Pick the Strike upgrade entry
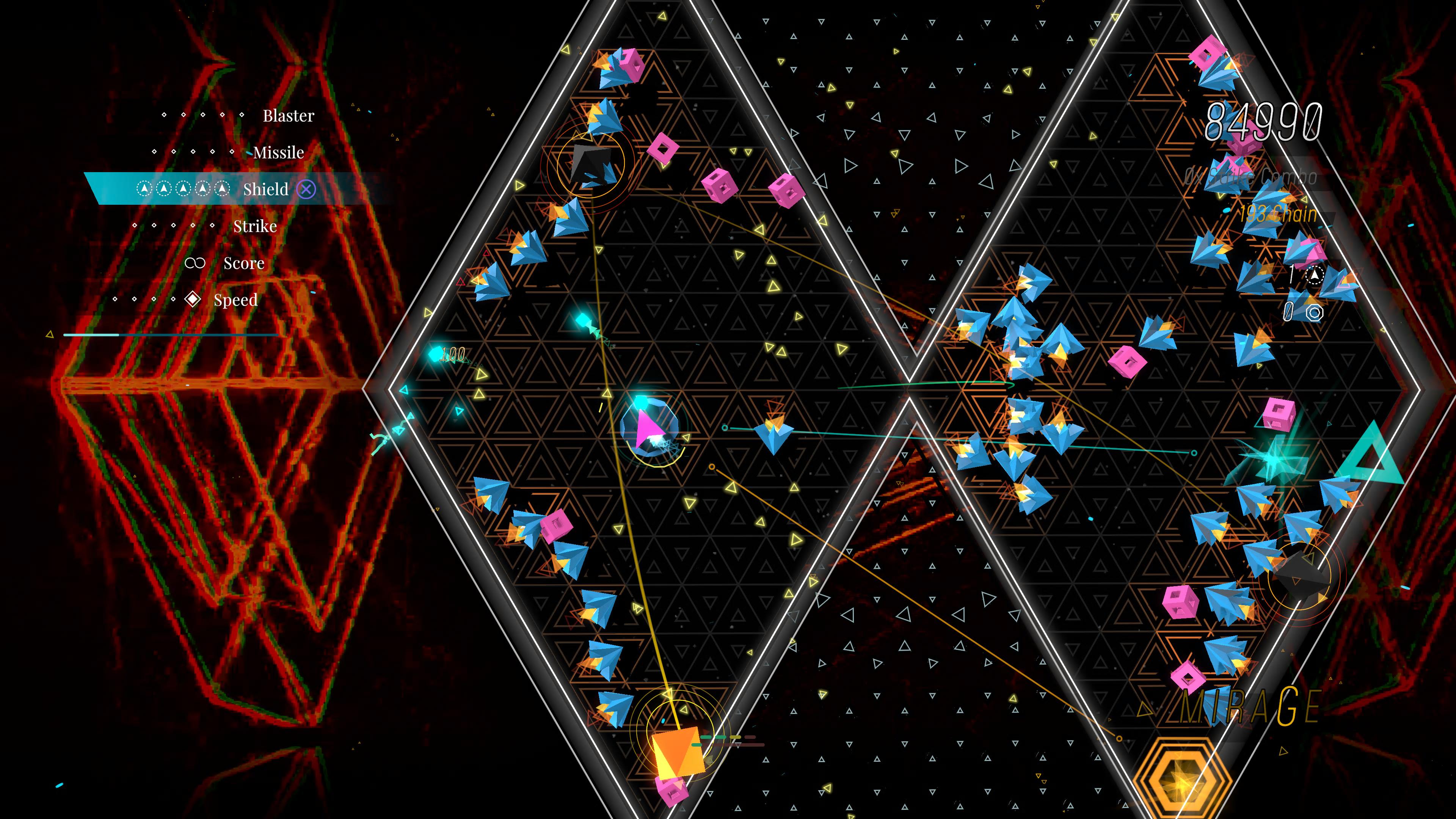 click(x=255, y=227)
